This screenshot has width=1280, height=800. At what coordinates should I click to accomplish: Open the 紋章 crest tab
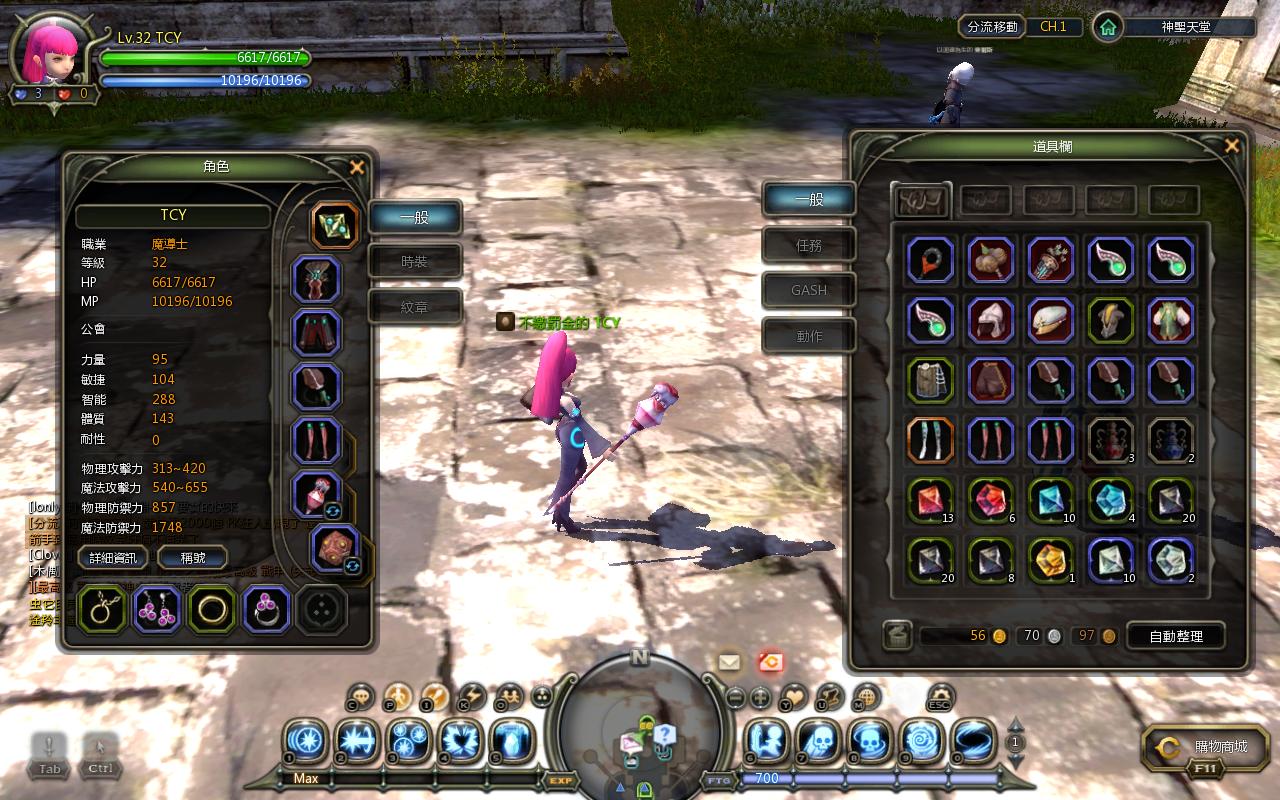click(415, 308)
